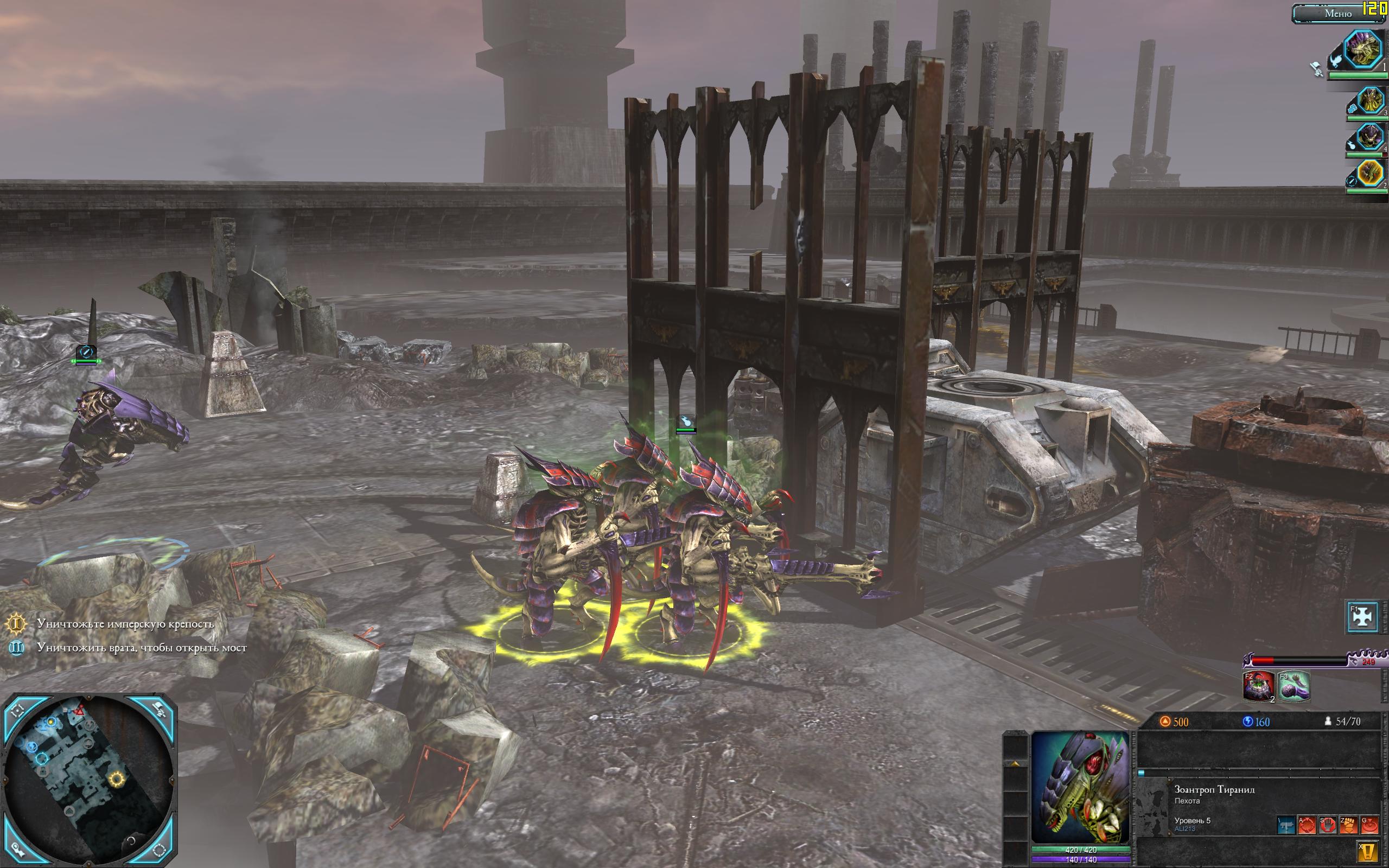Click the Zoanthrope unit portrait
Image resolution: width=1389 pixels, height=868 pixels.
(1080, 787)
